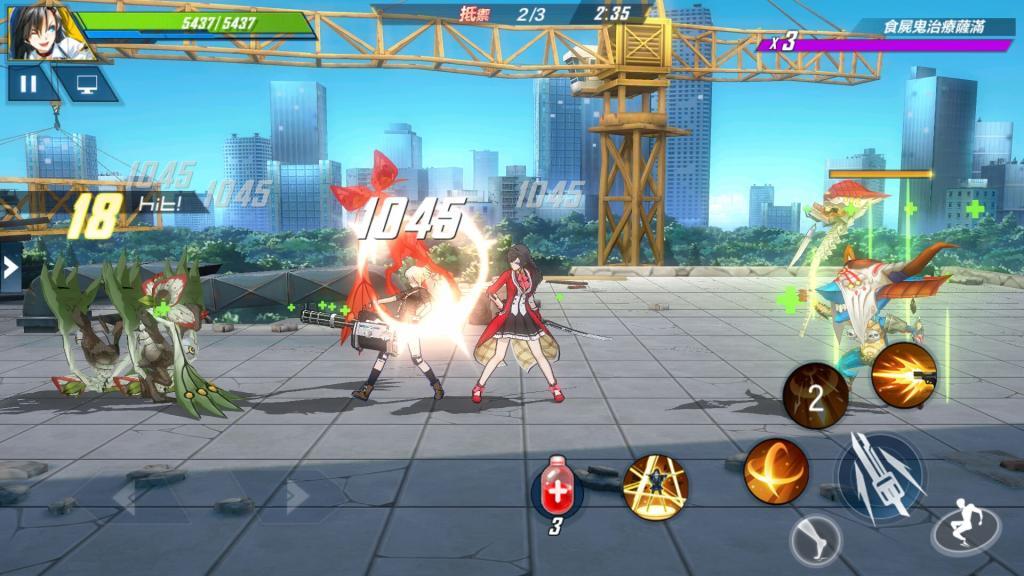Image resolution: width=1024 pixels, height=576 pixels.
Task: Trigger the fiery slash skill
Action: coord(776,471)
